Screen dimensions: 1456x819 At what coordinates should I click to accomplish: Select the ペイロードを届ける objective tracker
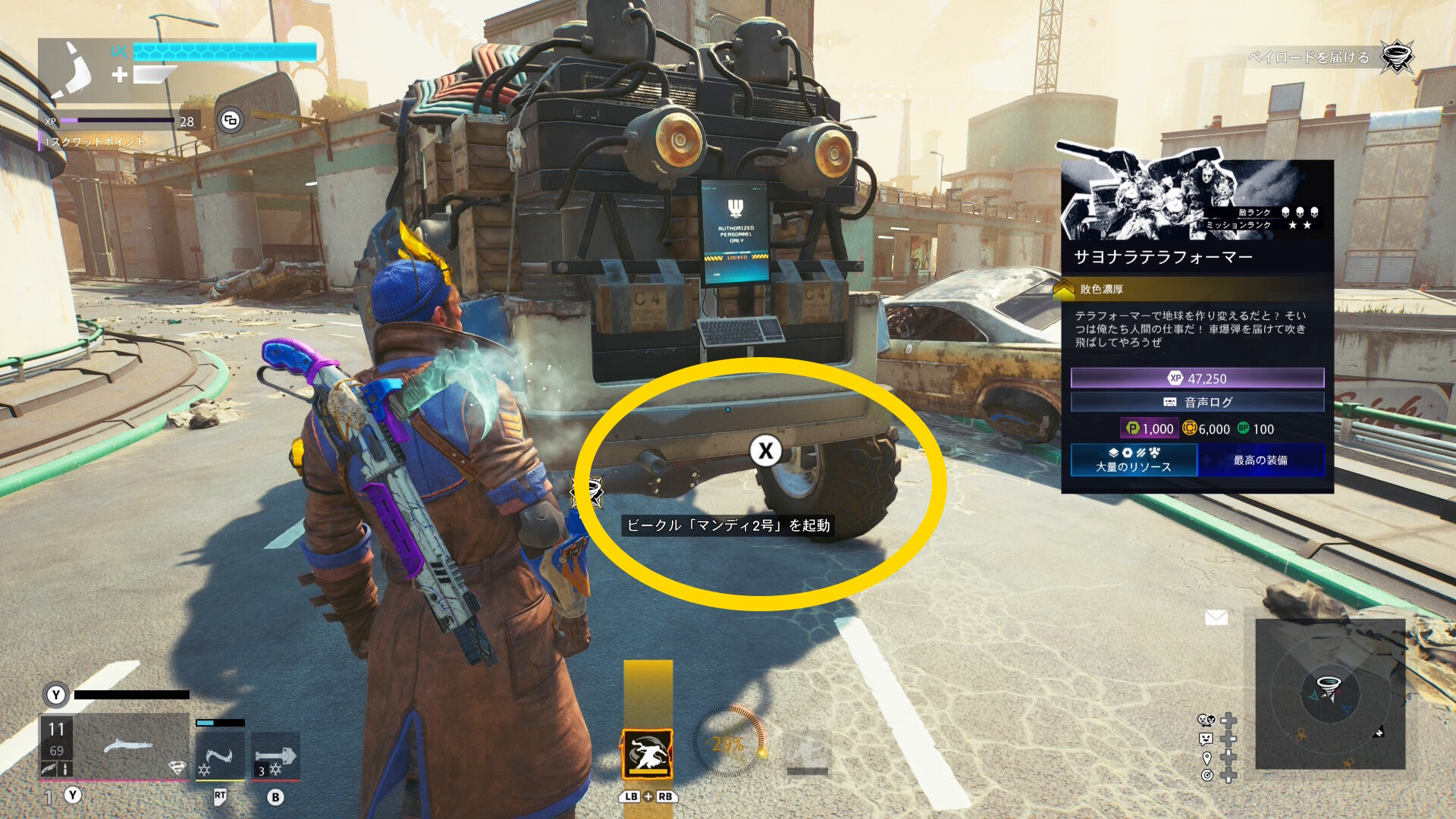[x=1310, y=58]
